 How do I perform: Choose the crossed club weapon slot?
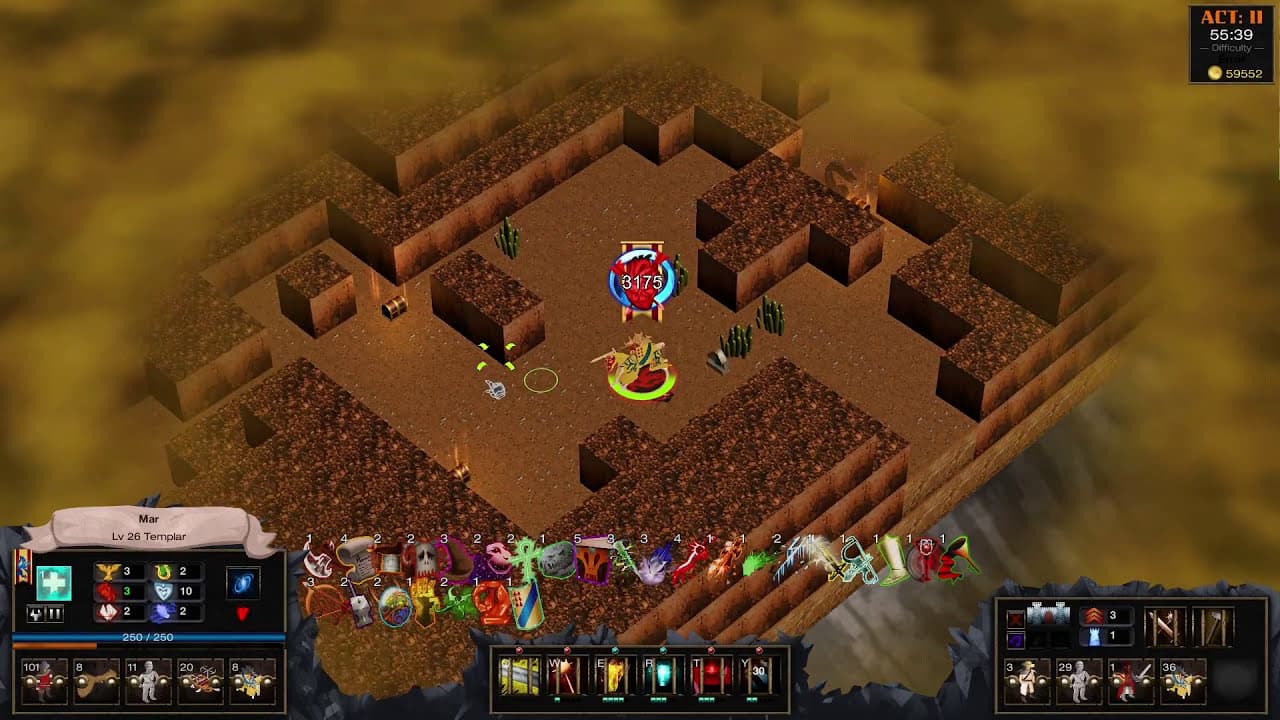click(x=1165, y=627)
